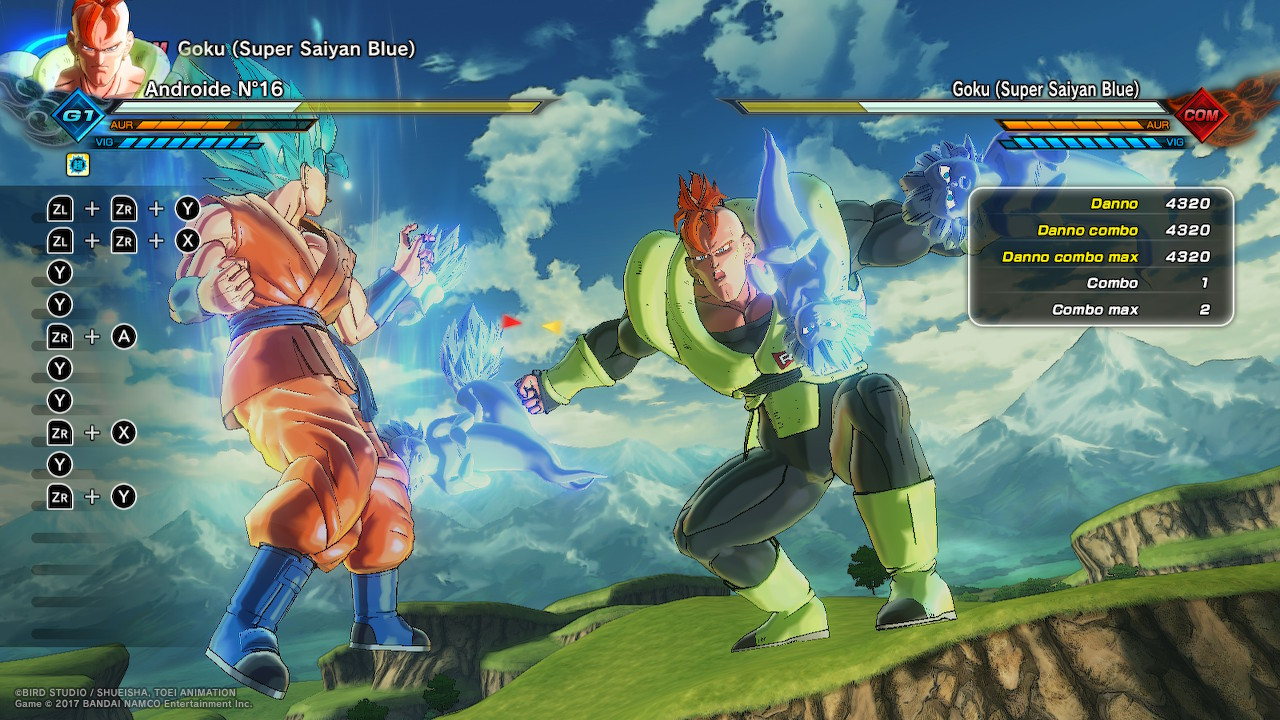The image size is (1280, 720).
Task: Select the Androide N°16 character portrait
Action: tap(97, 48)
